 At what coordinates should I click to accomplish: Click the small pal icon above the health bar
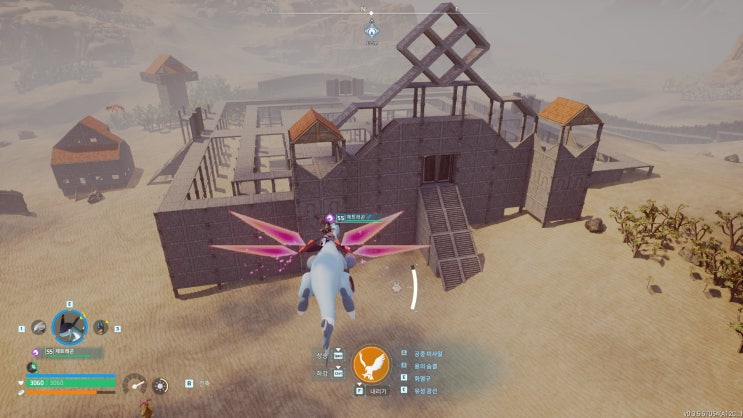(32, 368)
